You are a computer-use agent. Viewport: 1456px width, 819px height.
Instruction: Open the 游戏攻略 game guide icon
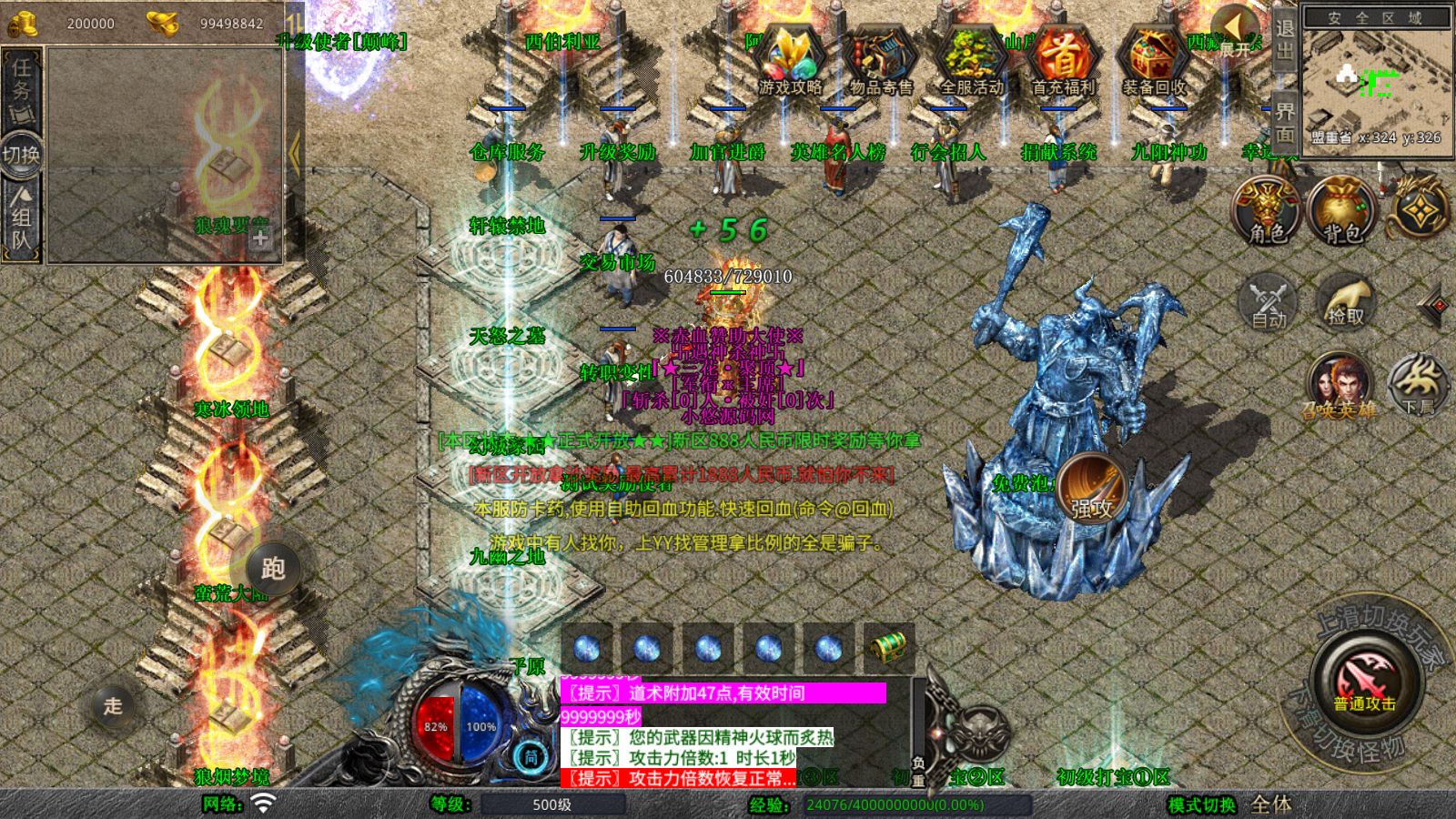[790, 62]
